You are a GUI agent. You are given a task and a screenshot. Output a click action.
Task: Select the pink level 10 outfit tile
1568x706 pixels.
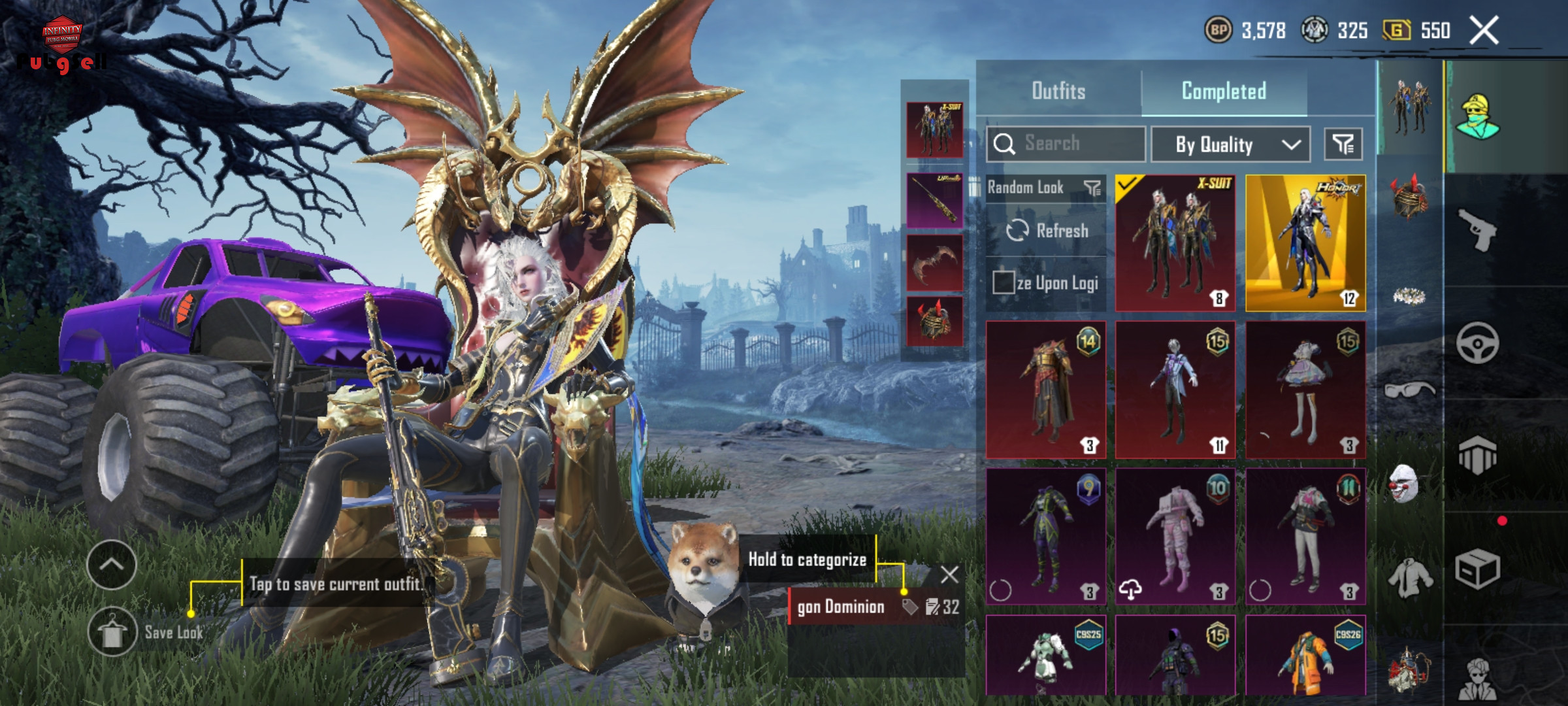1175,536
